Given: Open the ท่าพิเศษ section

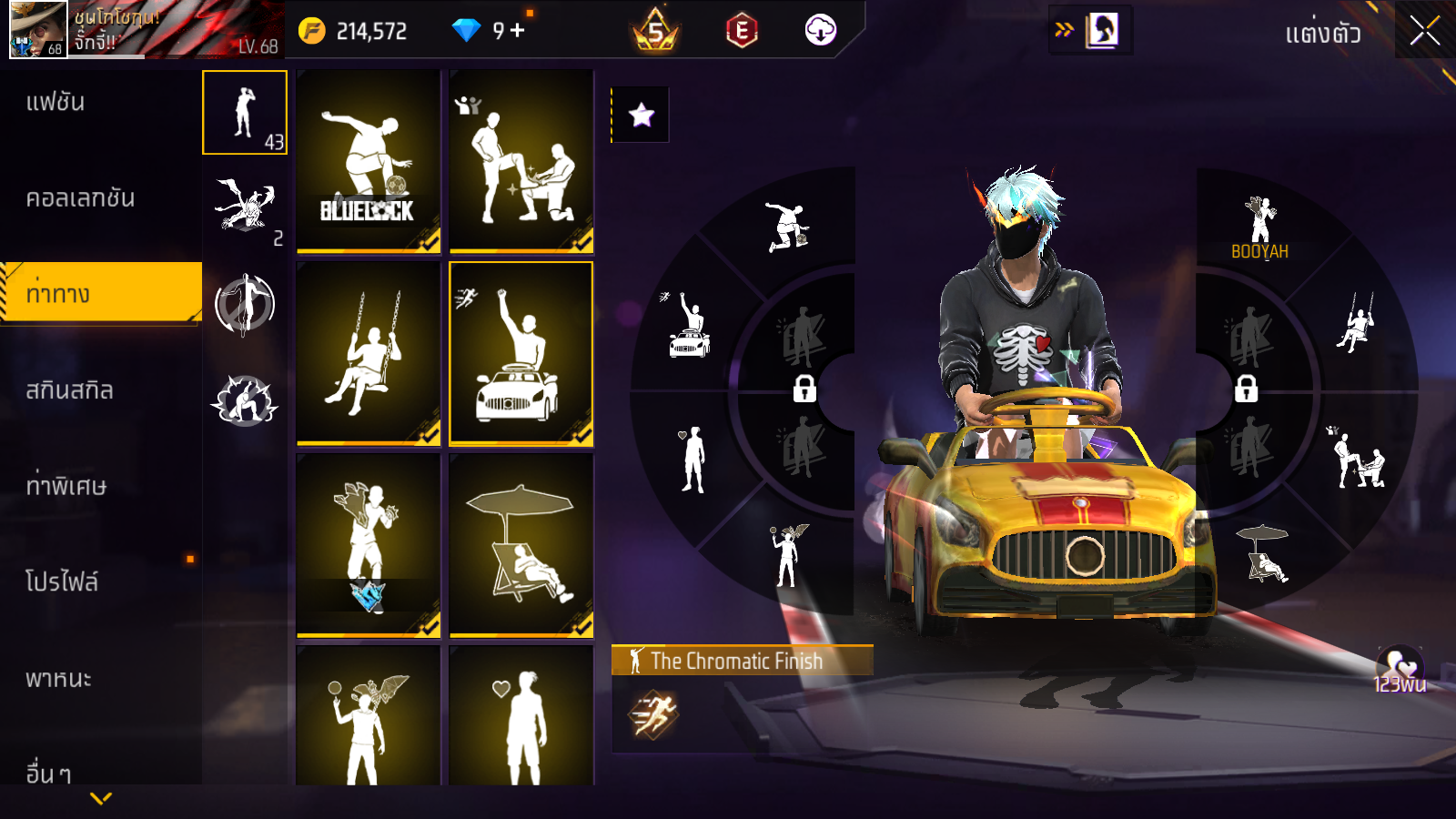Looking at the screenshot, I should click(x=66, y=486).
